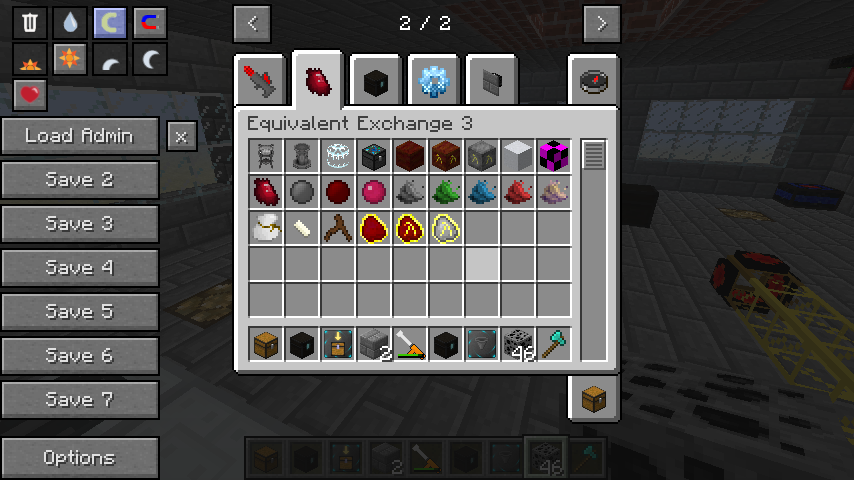
Task: Set time to sunrise
Action: pyautogui.click(x=30, y=60)
